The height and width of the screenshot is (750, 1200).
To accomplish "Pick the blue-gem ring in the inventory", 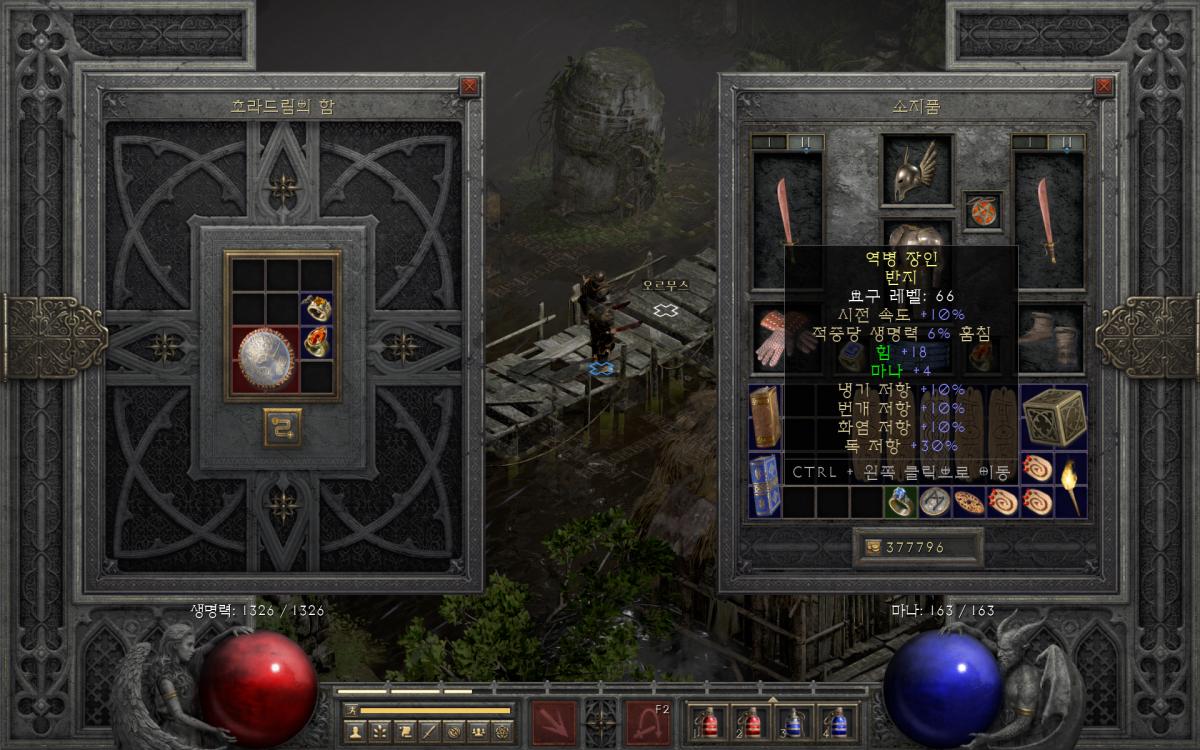I will tap(899, 502).
